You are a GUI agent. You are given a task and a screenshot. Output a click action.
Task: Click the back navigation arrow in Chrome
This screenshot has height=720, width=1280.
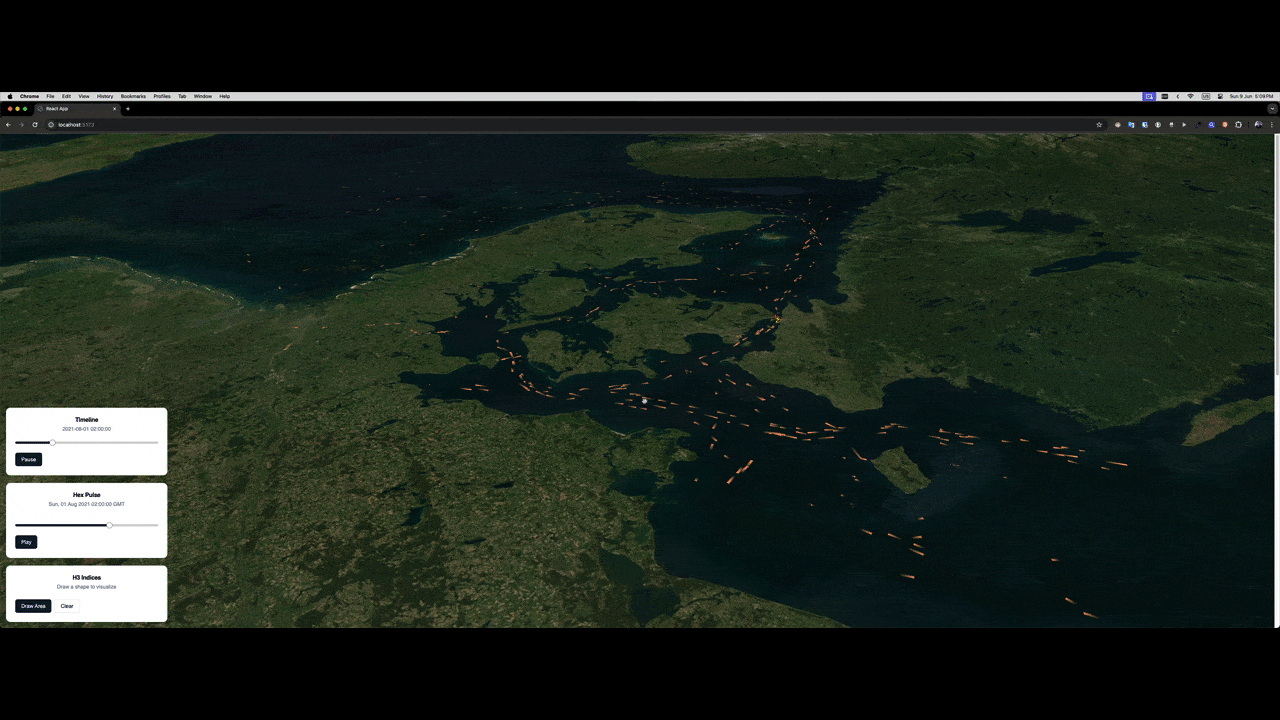[9, 124]
